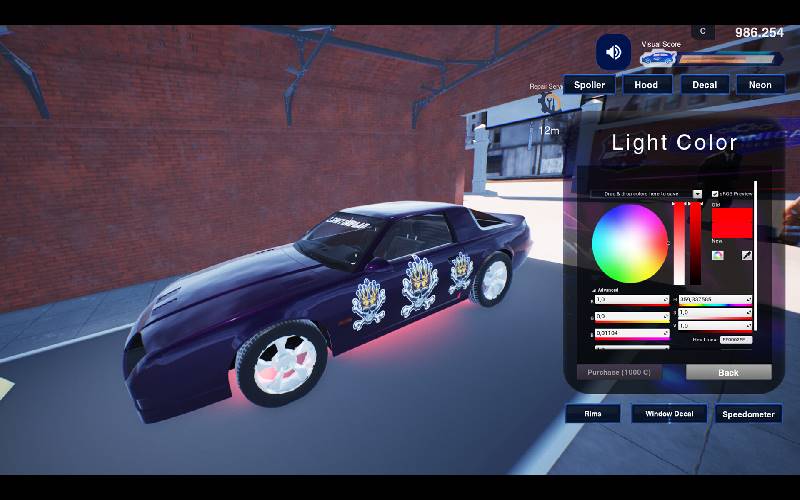Click the hex color input field
The image size is (800, 500).
pos(735,339)
